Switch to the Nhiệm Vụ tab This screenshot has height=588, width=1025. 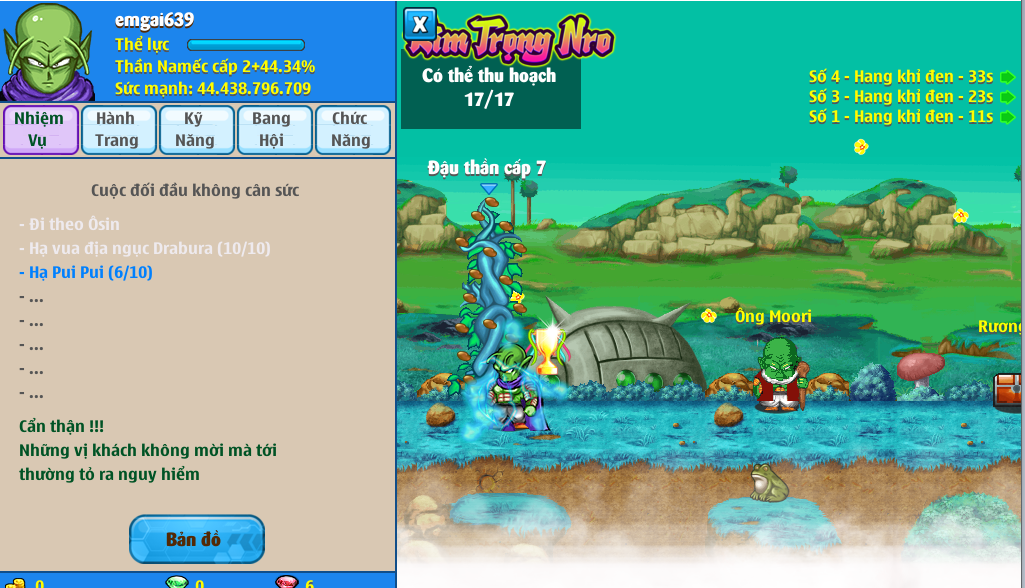tap(40, 130)
